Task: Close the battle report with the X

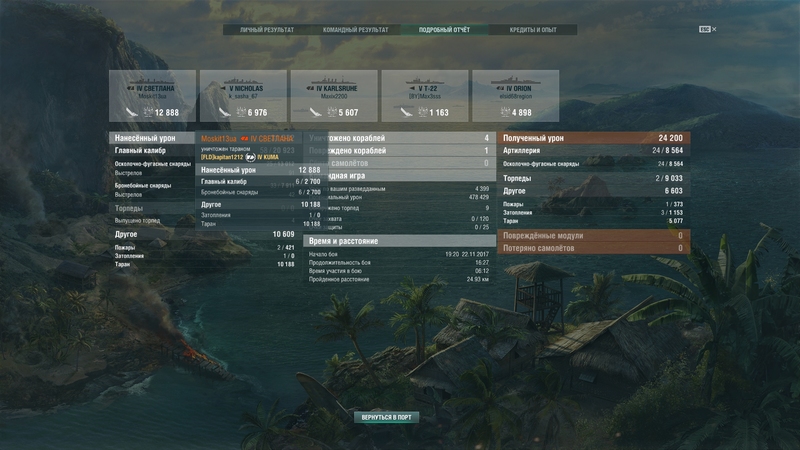Action: pos(714,30)
